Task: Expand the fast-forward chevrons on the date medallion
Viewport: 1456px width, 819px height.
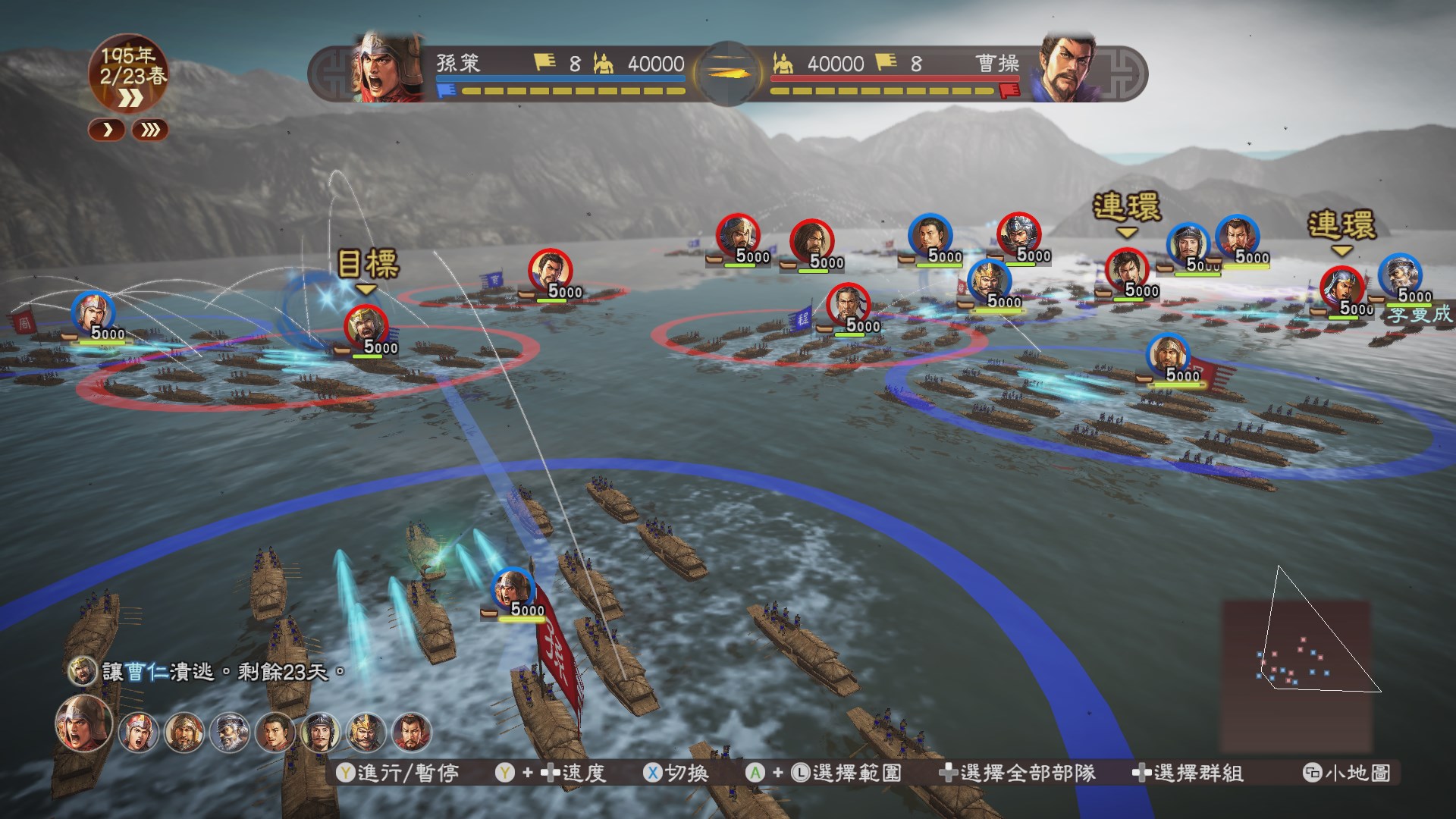Action: click(130, 97)
